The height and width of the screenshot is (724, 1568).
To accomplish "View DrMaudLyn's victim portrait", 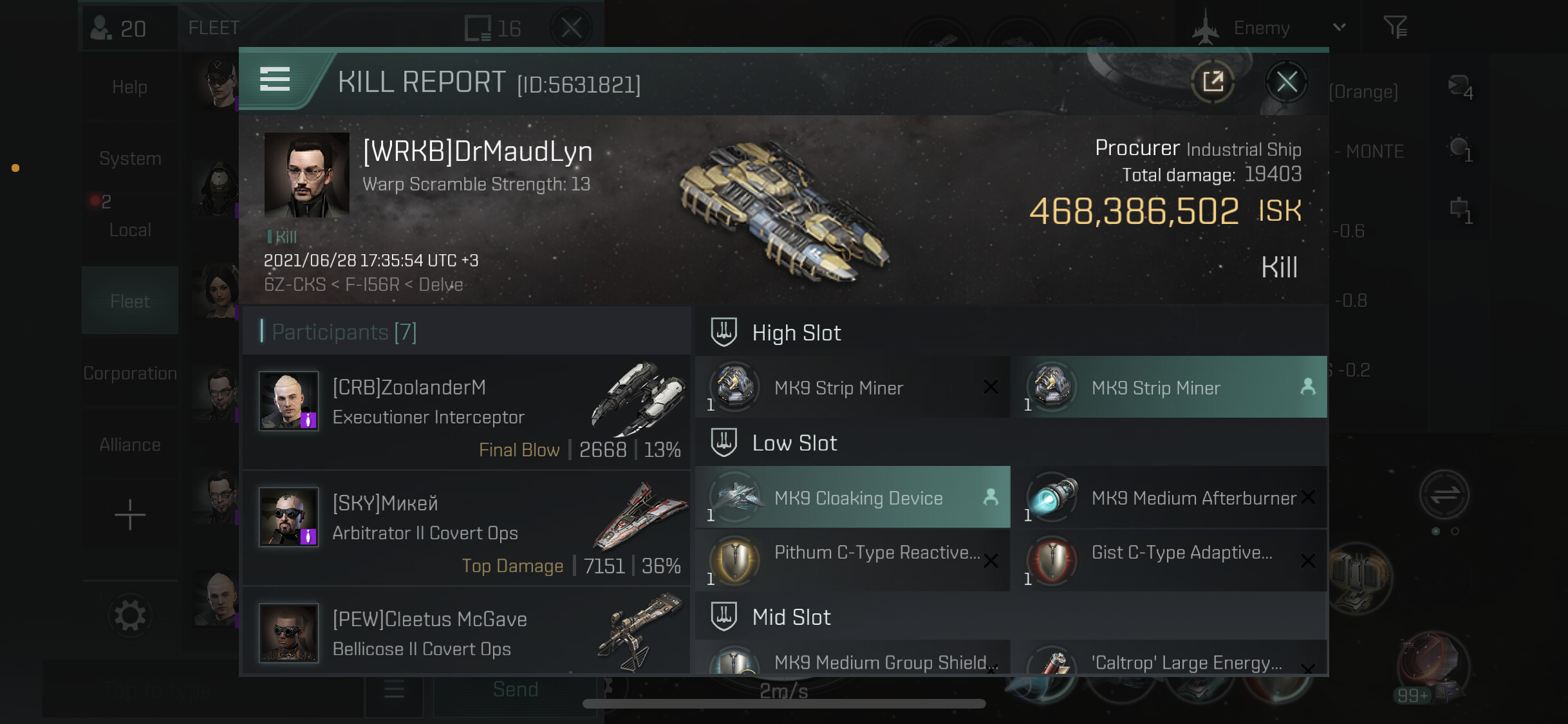I will point(306,175).
